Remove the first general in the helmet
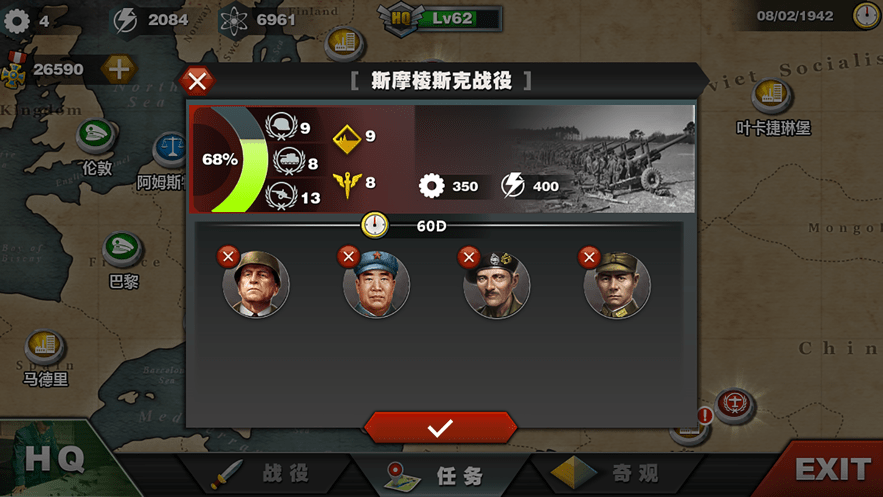Viewport: 883px width, 497px height. 228,257
